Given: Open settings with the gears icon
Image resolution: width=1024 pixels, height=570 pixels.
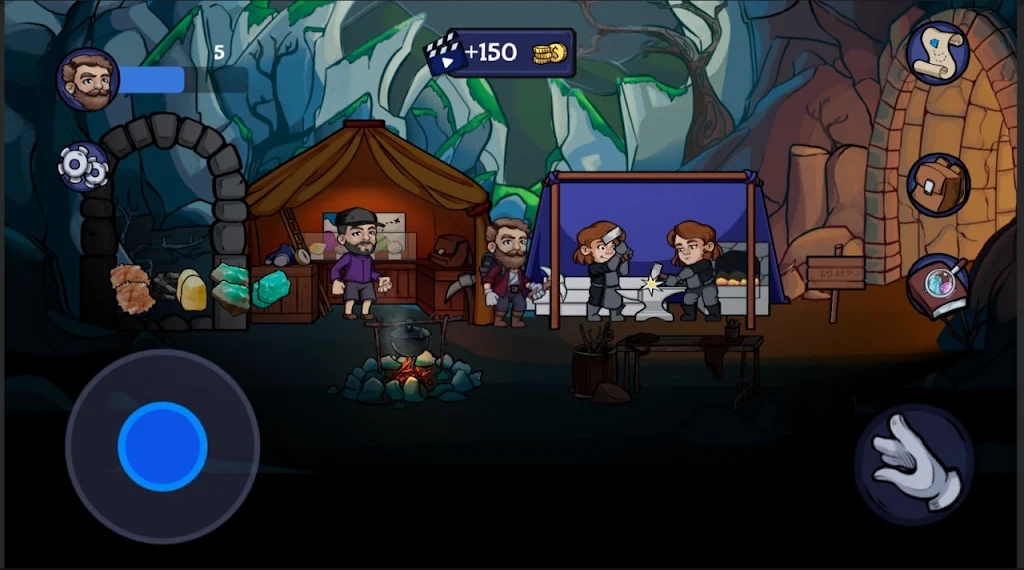Looking at the screenshot, I should (x=83, y=167).
